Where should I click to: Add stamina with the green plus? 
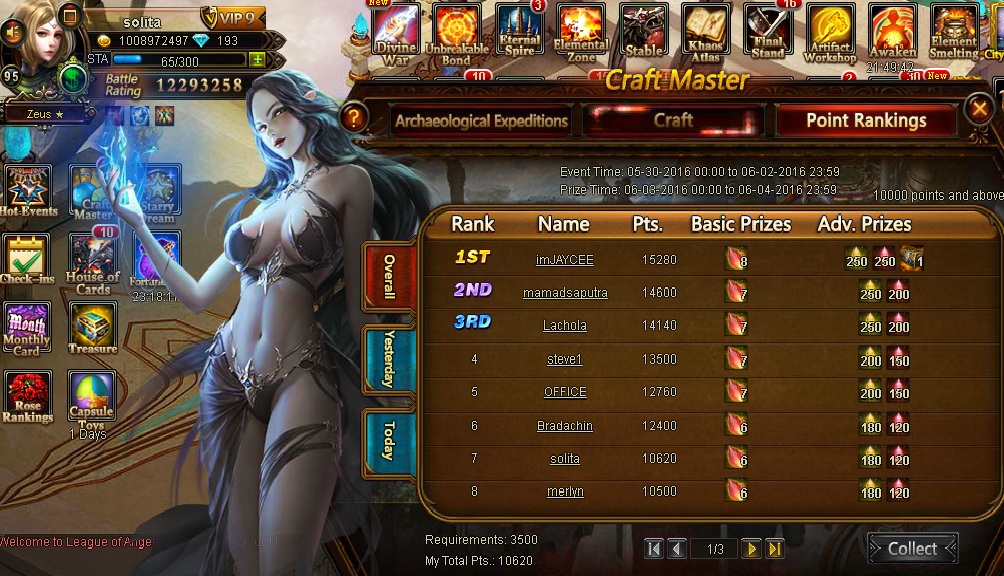point(257,59)
